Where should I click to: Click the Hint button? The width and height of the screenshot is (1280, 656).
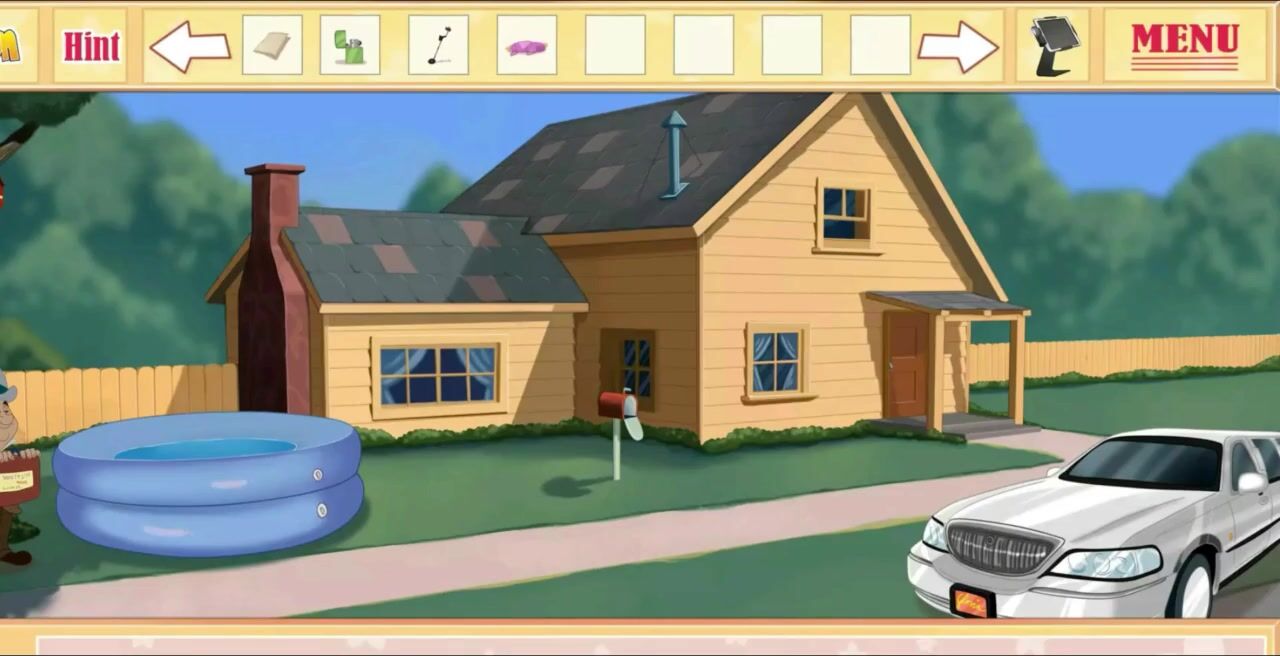pos(91,45)
